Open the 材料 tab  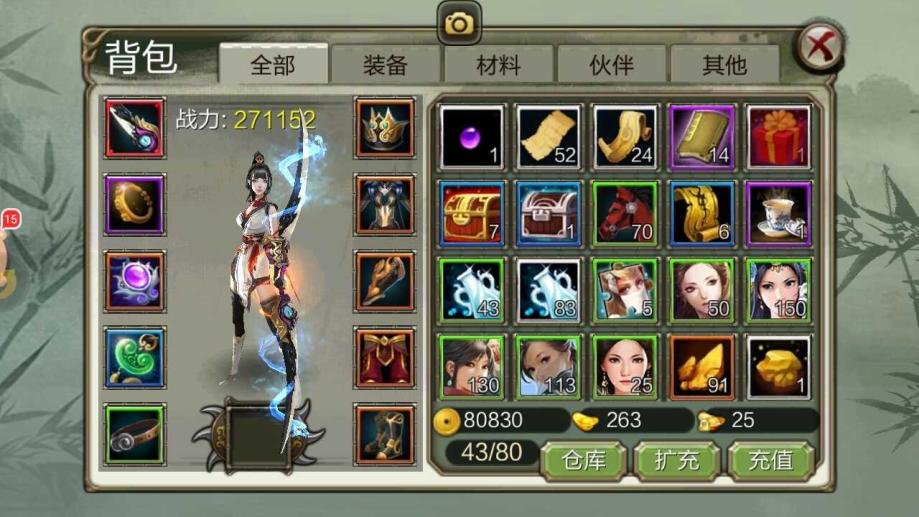(498, 66)
